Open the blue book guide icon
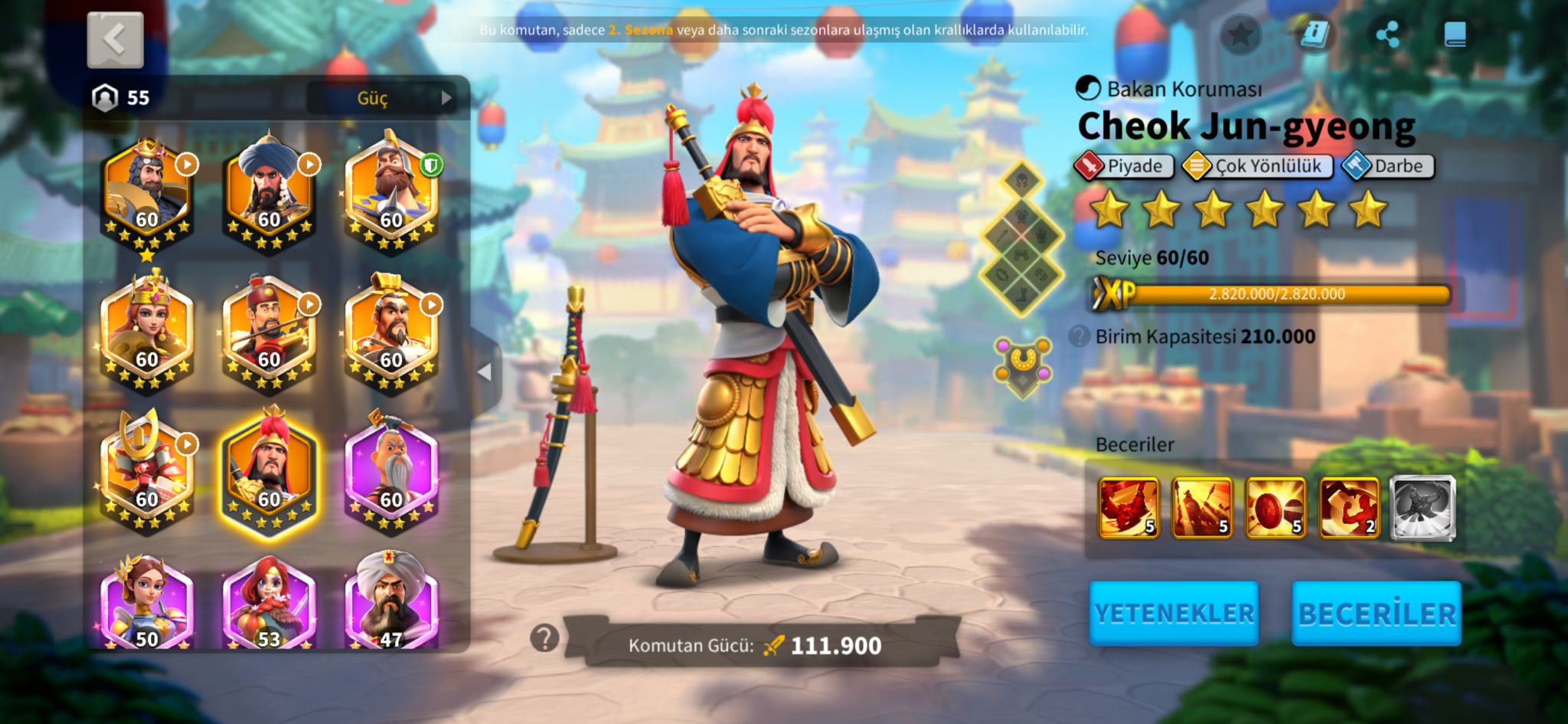Image resolution: width=1568 pixels, height=724 pixels. pos(1455,34)
